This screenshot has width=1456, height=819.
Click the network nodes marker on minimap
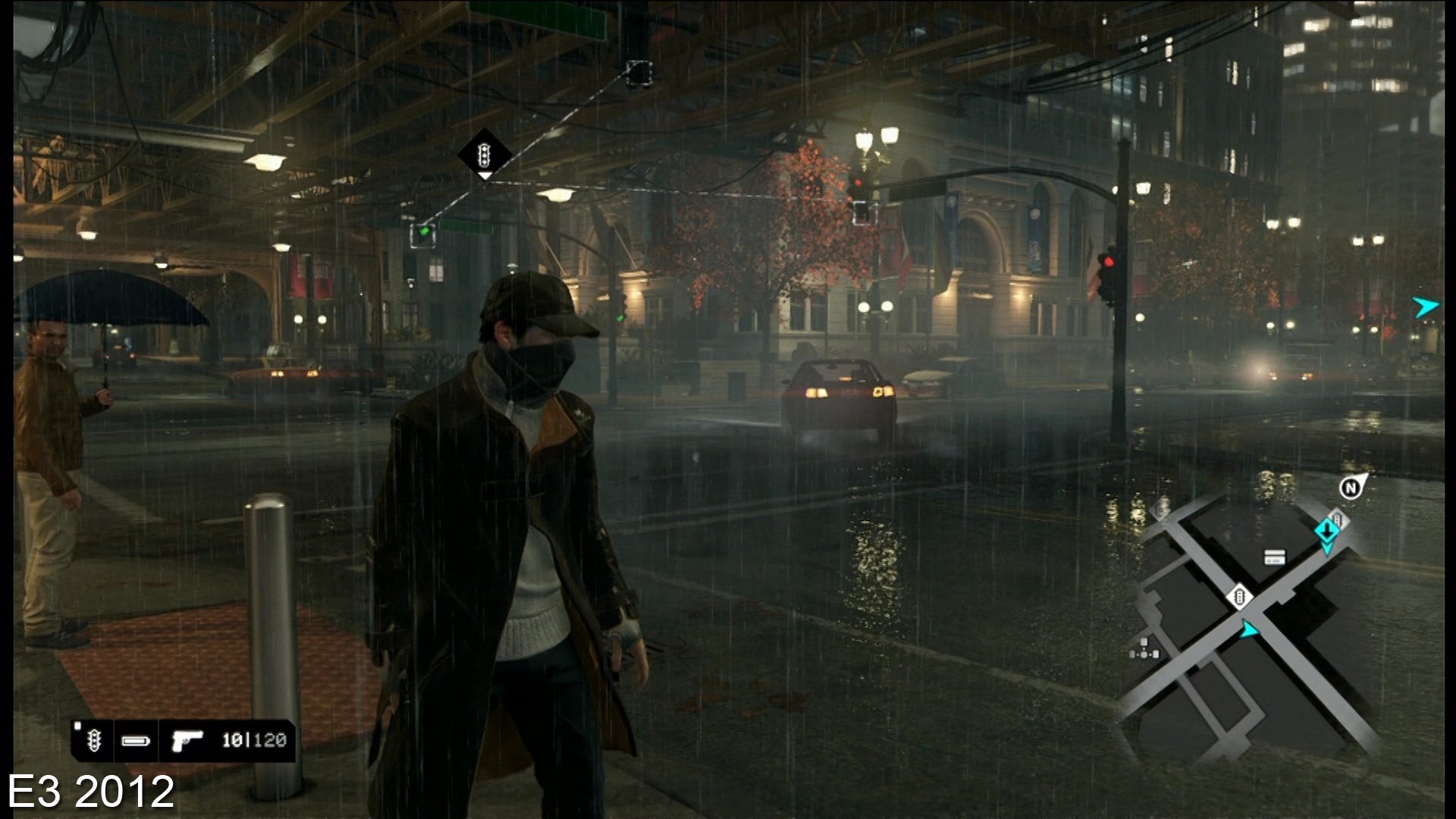(x=1144, y=648)
